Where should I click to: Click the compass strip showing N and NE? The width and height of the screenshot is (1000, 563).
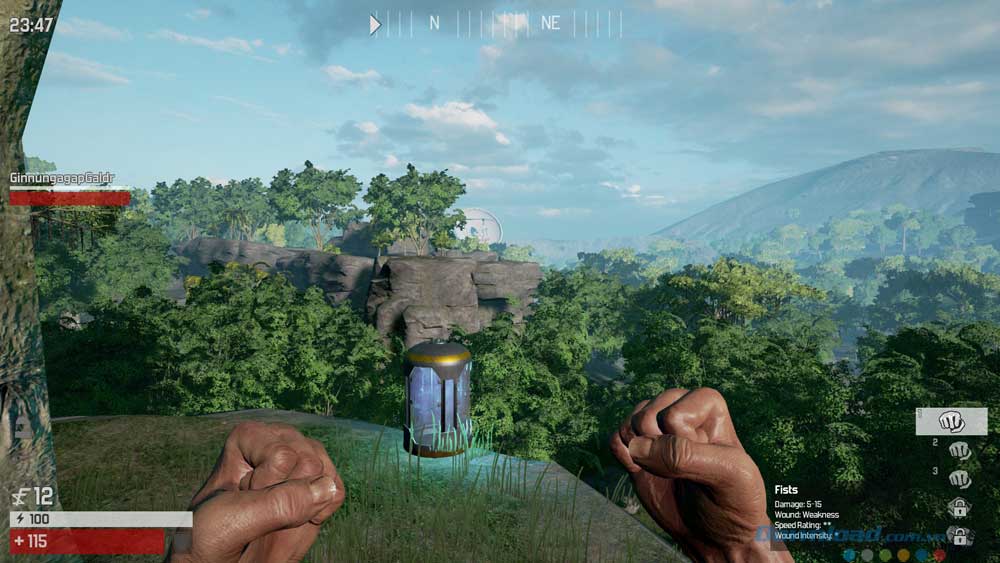(x=496, y=24)
